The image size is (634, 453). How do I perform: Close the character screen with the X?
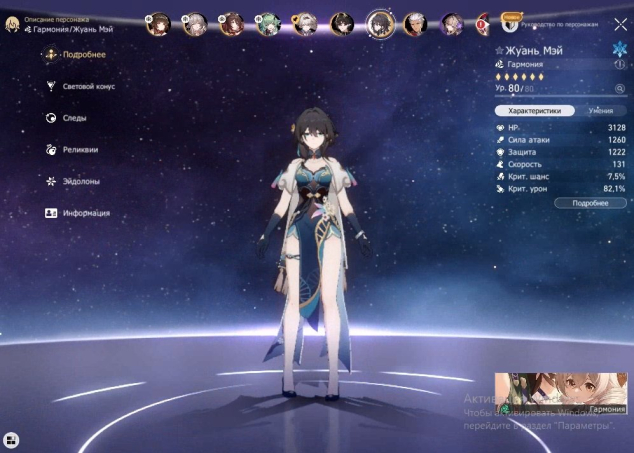pos(620,24)
